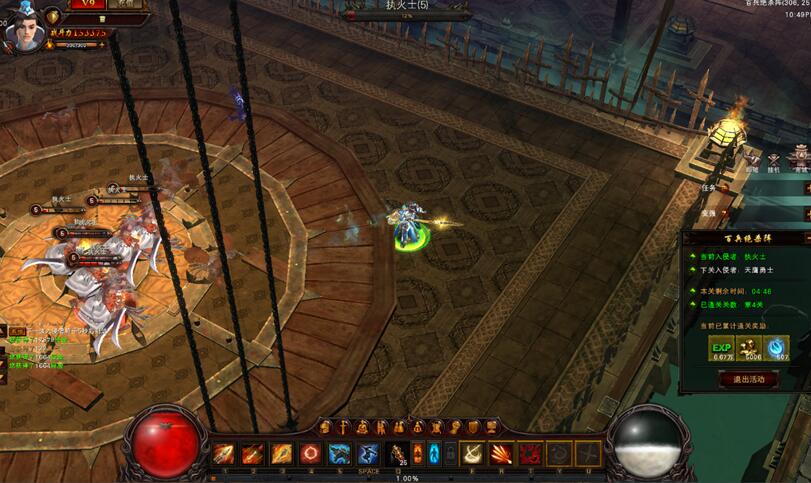
Task: Activate the dark red demon skill
Action: (x=530, y=453)
